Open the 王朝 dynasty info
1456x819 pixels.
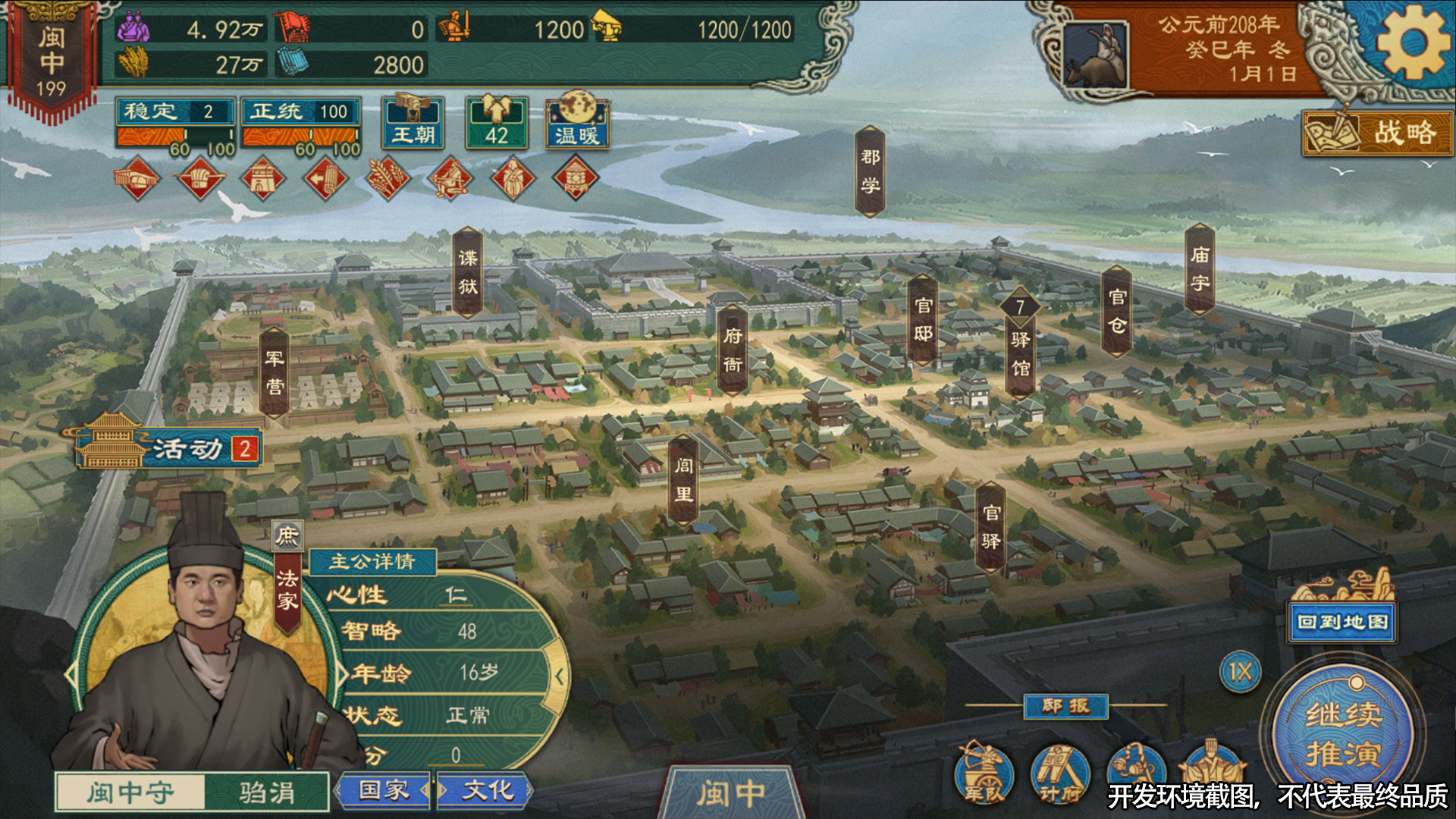coord(413,124)
